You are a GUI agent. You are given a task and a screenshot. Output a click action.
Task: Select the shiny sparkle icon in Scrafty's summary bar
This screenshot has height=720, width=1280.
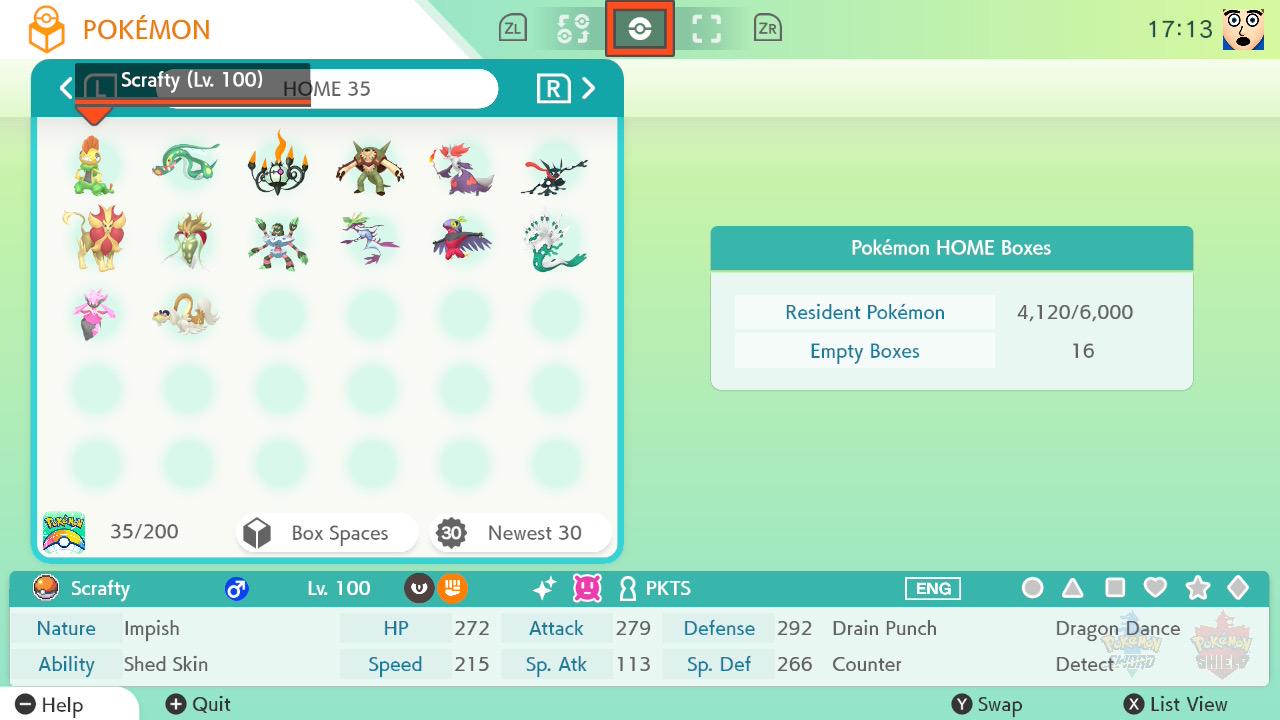(x=543, y=589)
